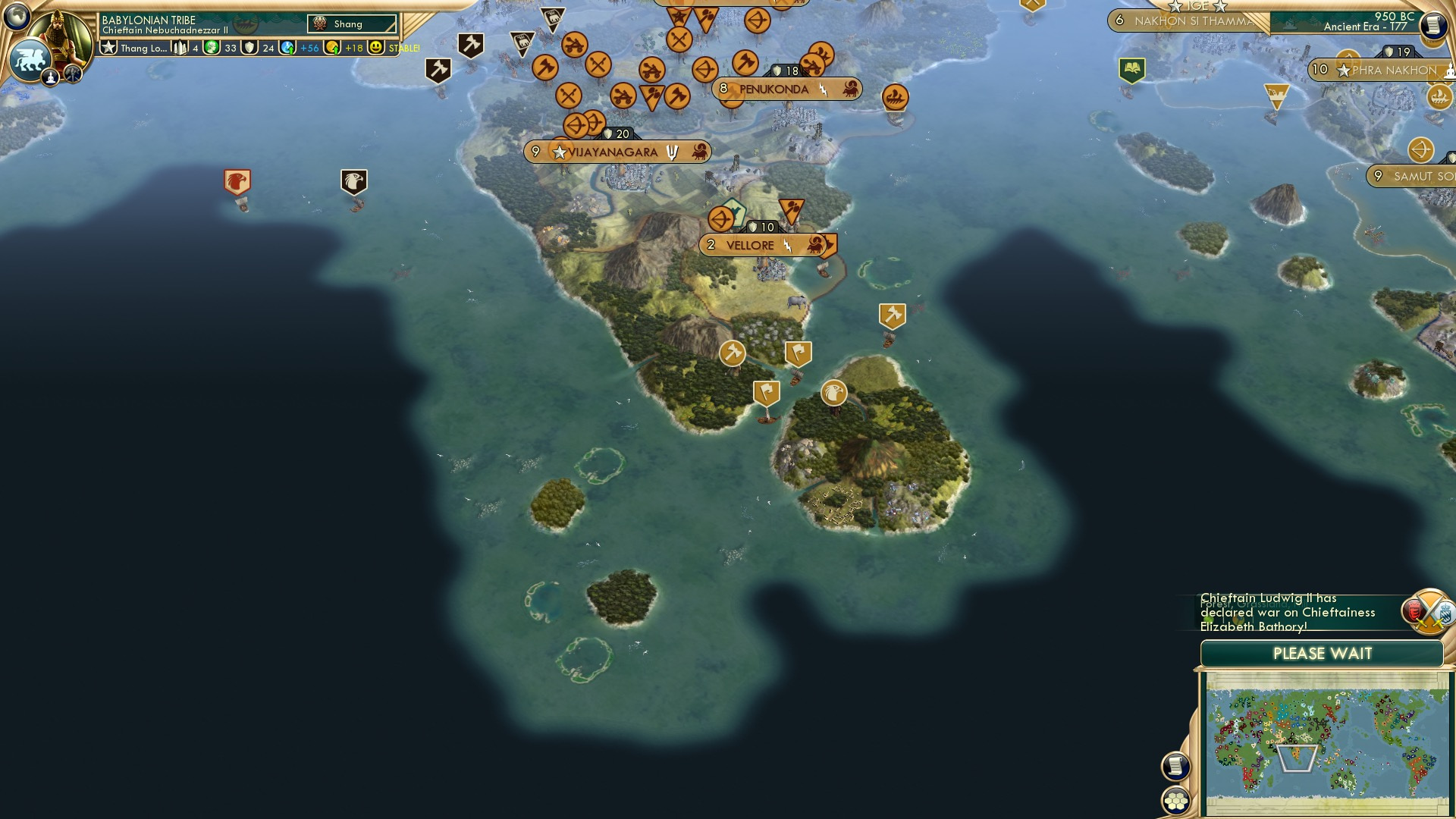Select the winged lion Babylonian emblem

pos(29,59)
